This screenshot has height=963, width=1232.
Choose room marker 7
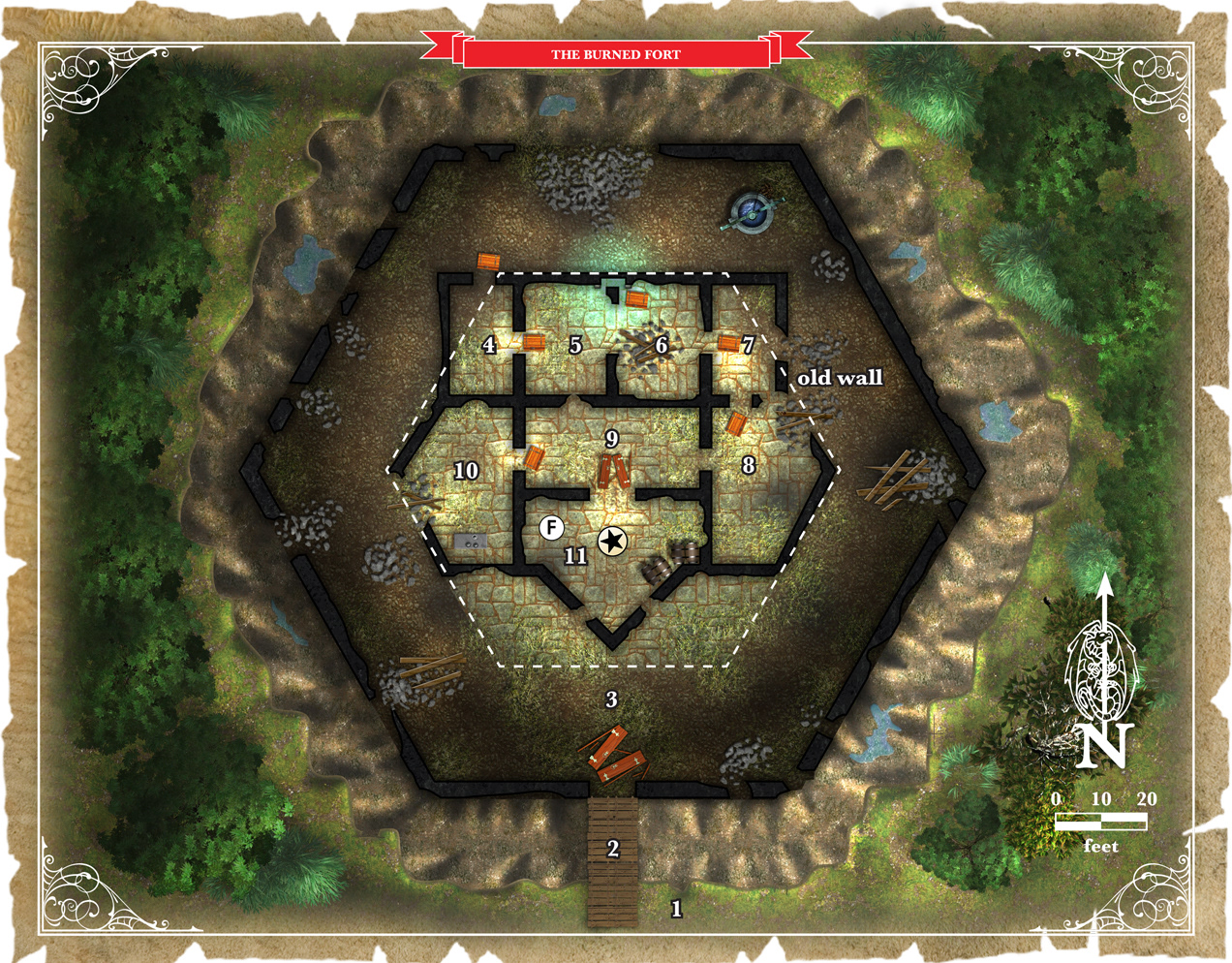pyautogui.click(x=748, y=345)
